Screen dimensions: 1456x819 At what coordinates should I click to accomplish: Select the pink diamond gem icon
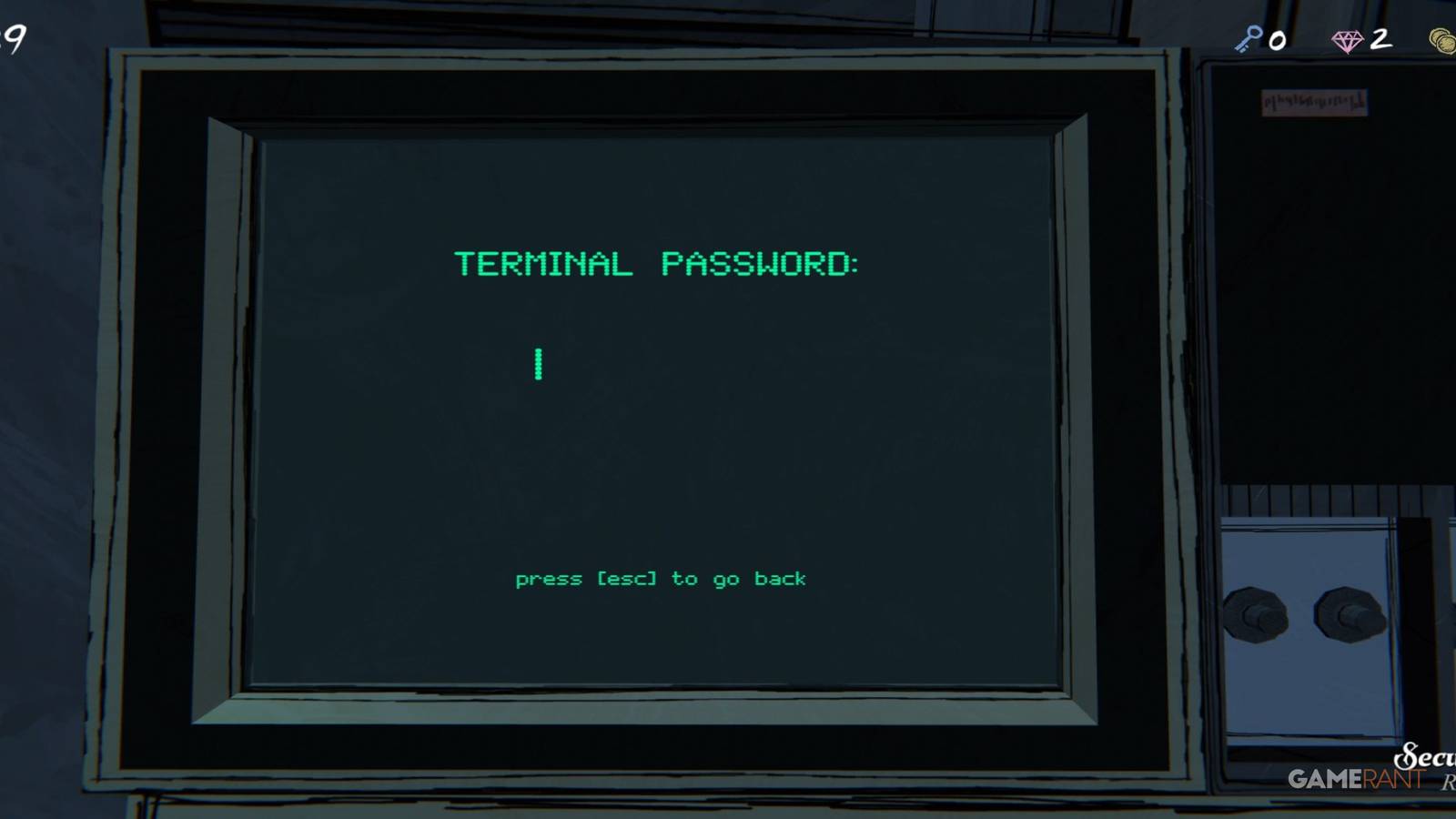(x=1346, y=40)
